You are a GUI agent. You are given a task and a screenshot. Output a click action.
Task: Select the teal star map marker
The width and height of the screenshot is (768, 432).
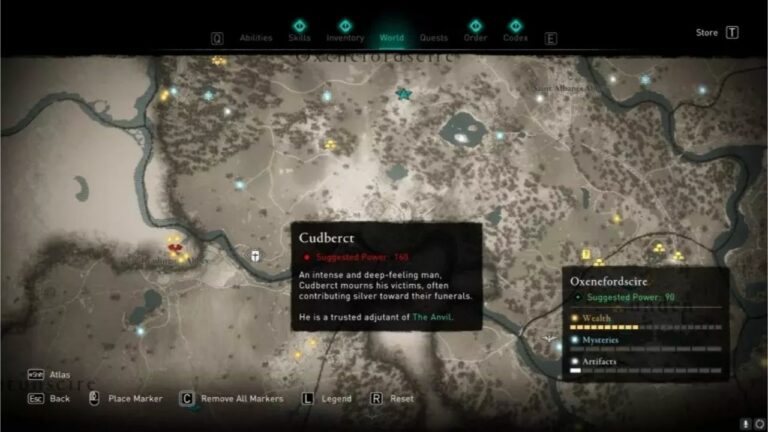point(404,94)
